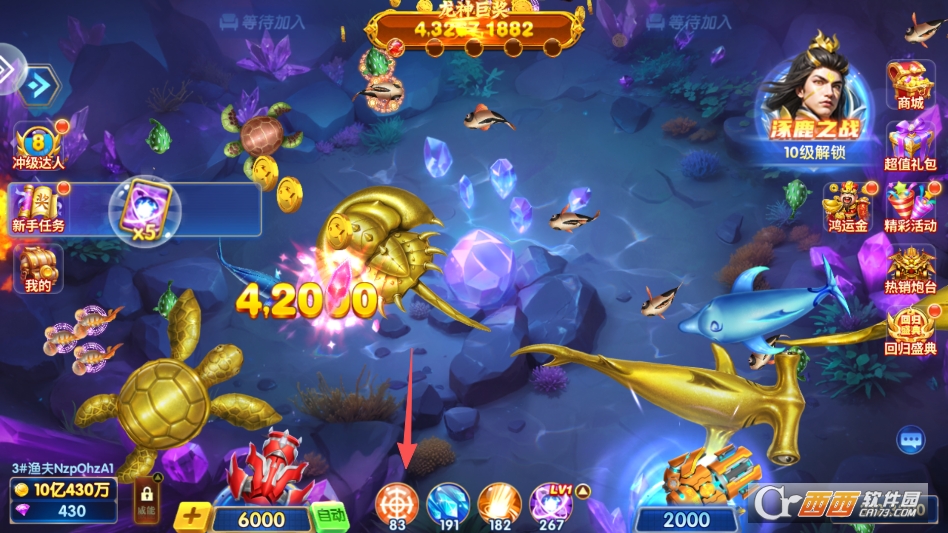The height and width of the screenshot is (533, 948).
Task: Open the 冲级达人 level rush icon
Action: [x=38, y=145]
